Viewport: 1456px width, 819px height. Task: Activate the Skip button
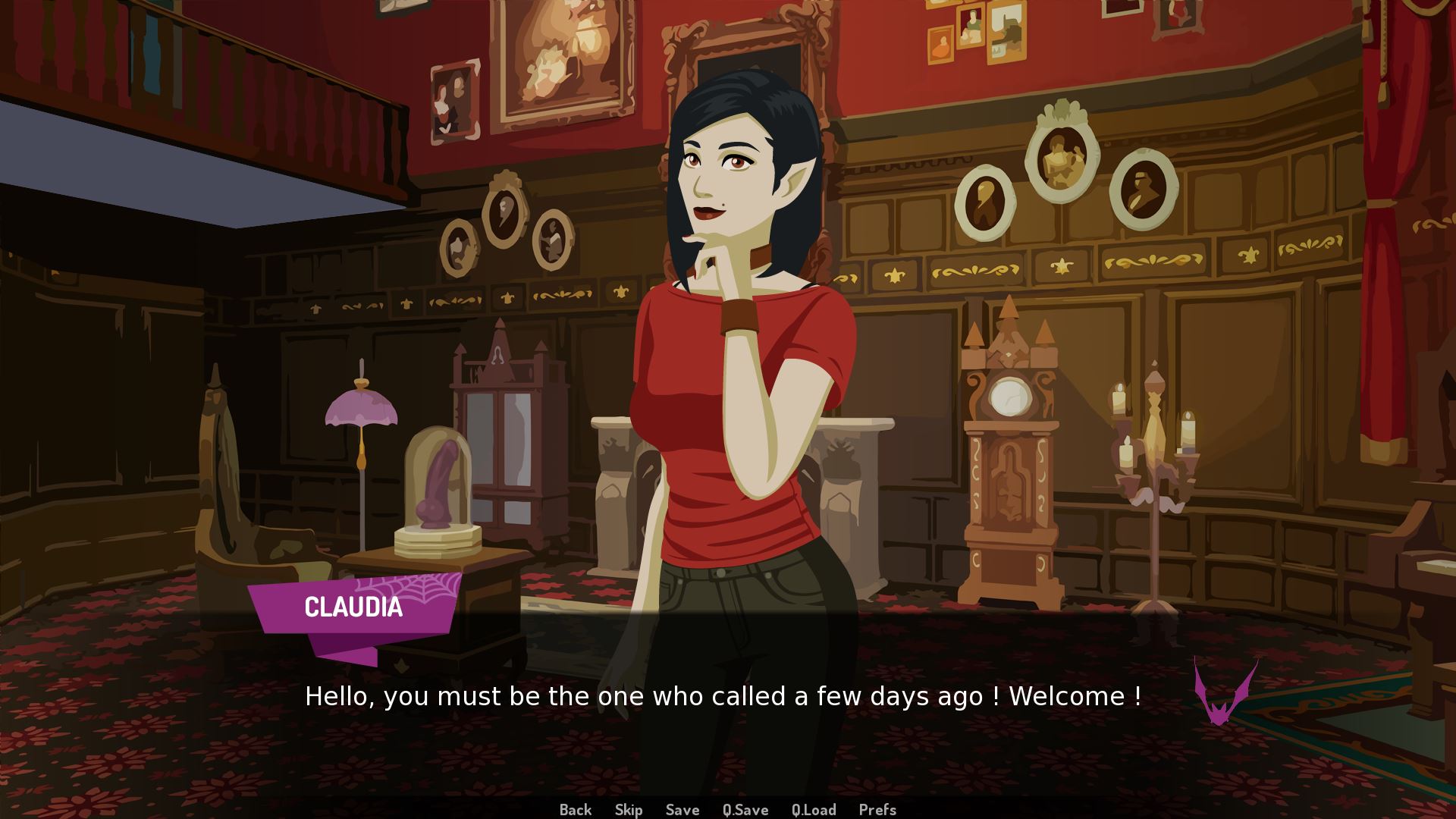click(629, 810)
